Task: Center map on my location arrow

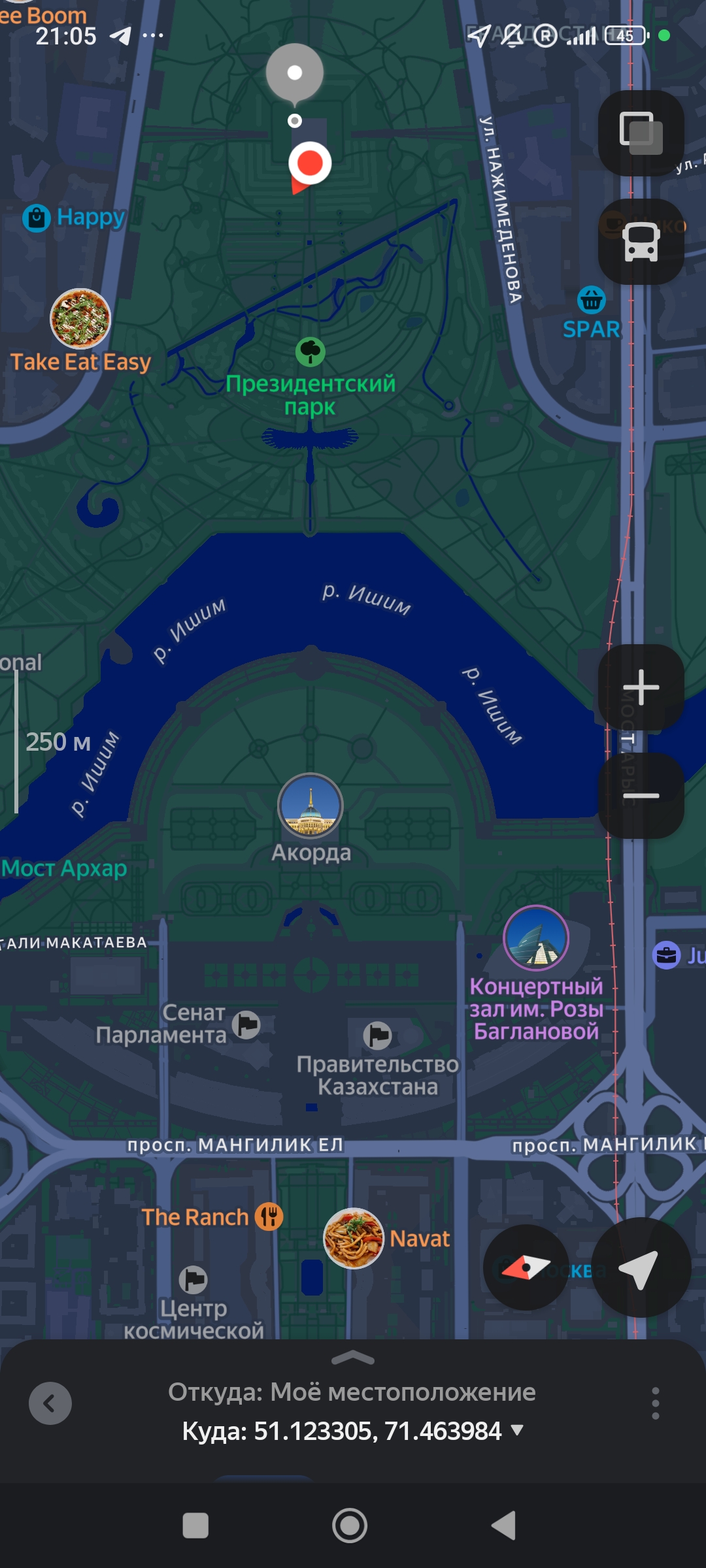Action: [x=641, y=1267]
